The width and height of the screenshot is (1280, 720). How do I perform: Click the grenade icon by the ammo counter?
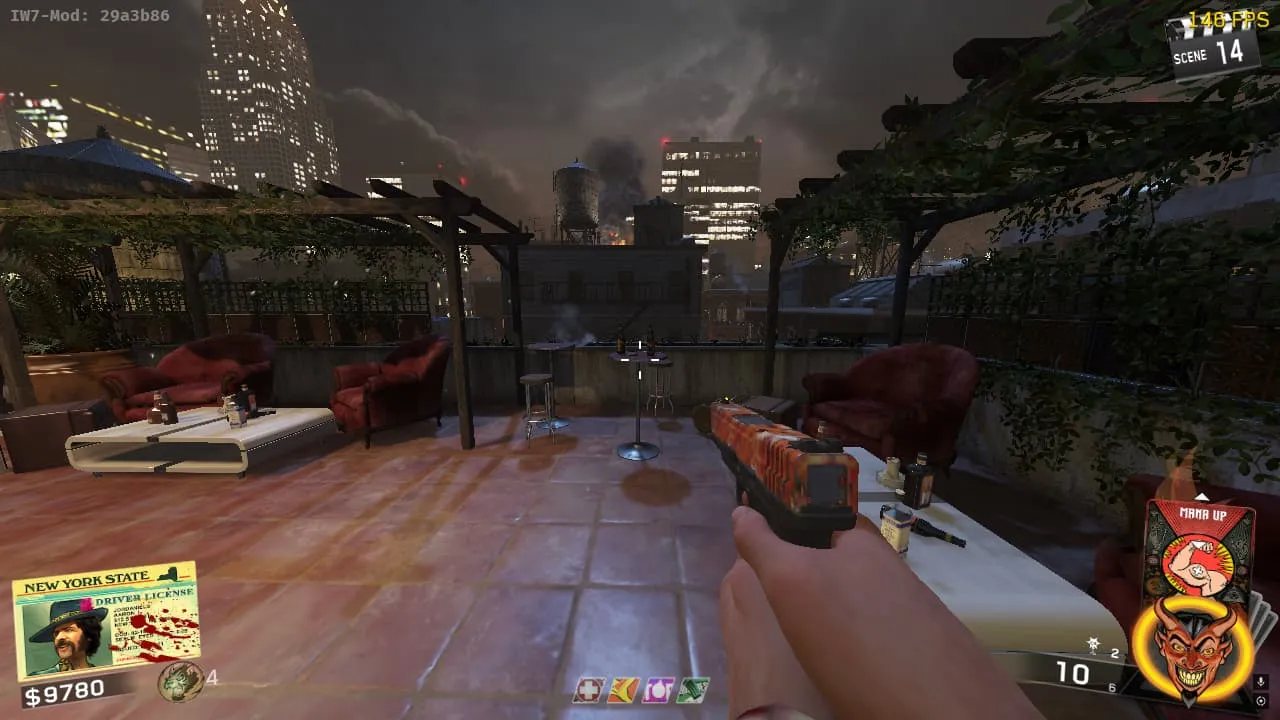[1095, 645]
